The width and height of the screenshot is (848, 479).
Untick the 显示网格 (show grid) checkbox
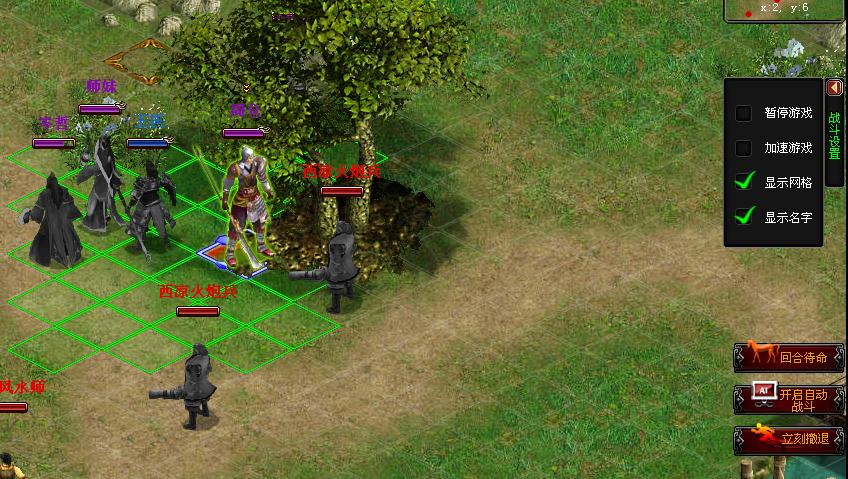[743, 182]
